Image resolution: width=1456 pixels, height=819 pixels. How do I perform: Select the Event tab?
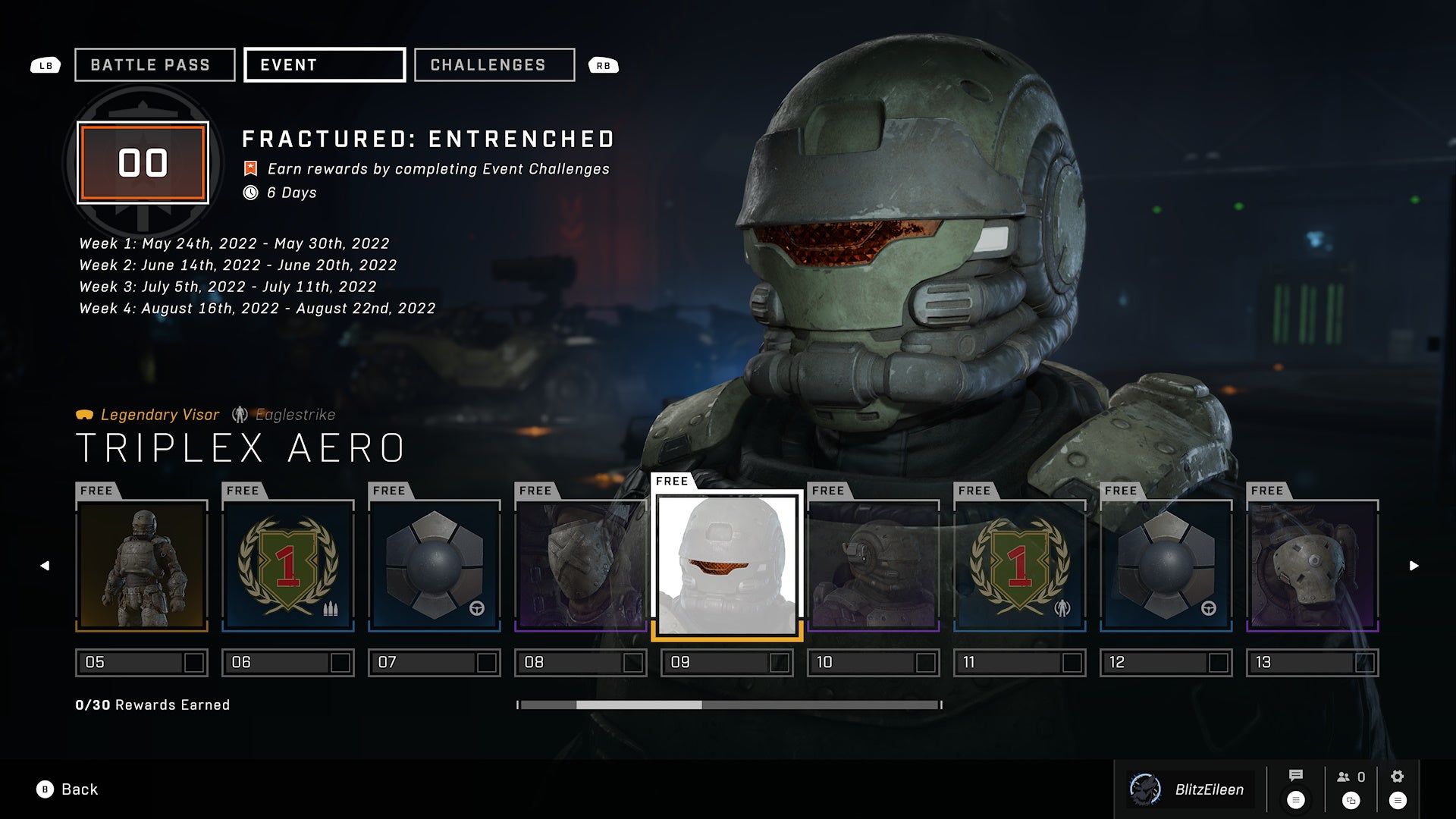325,65
